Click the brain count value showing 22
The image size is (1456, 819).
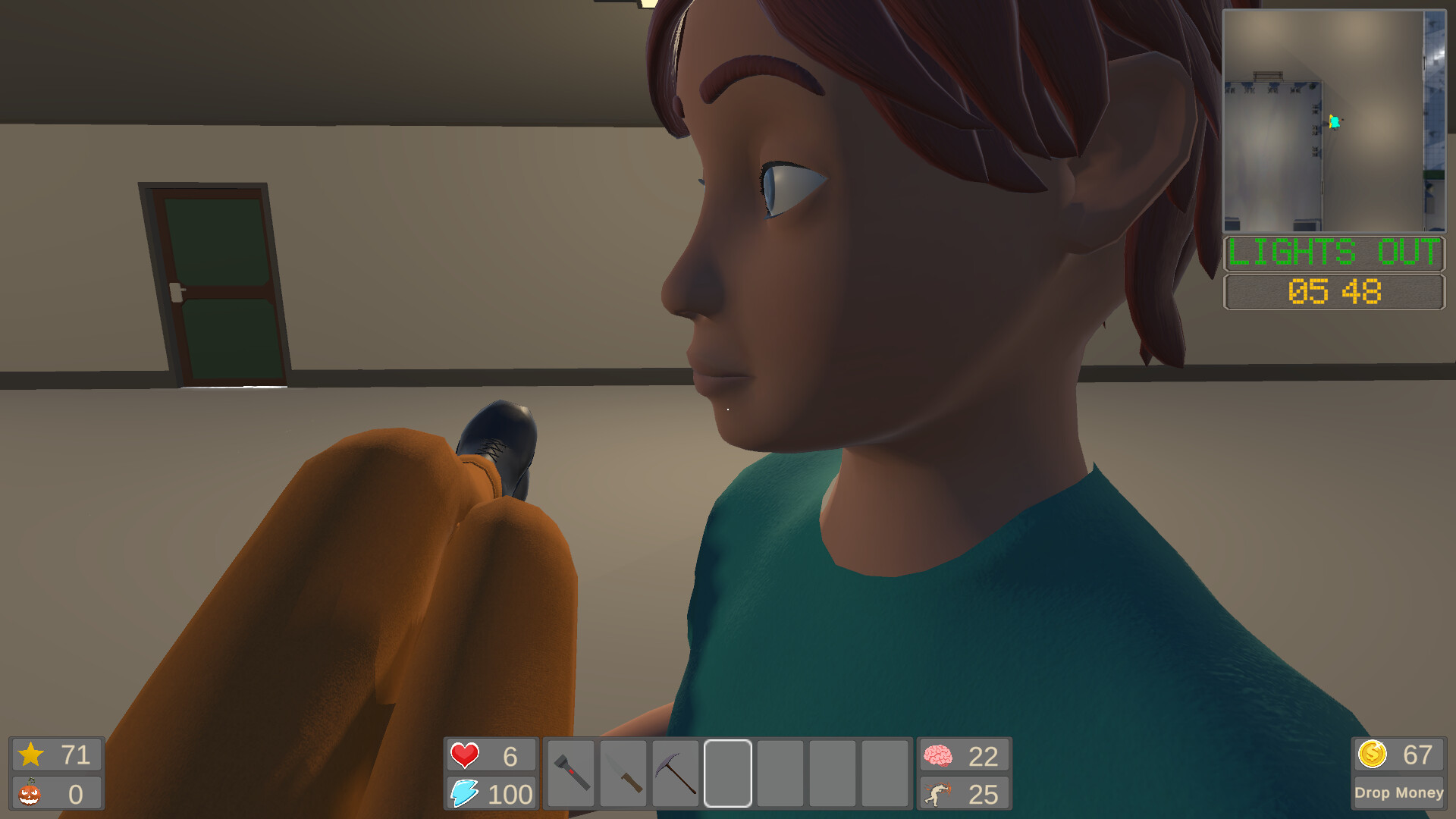coord(984,755)
